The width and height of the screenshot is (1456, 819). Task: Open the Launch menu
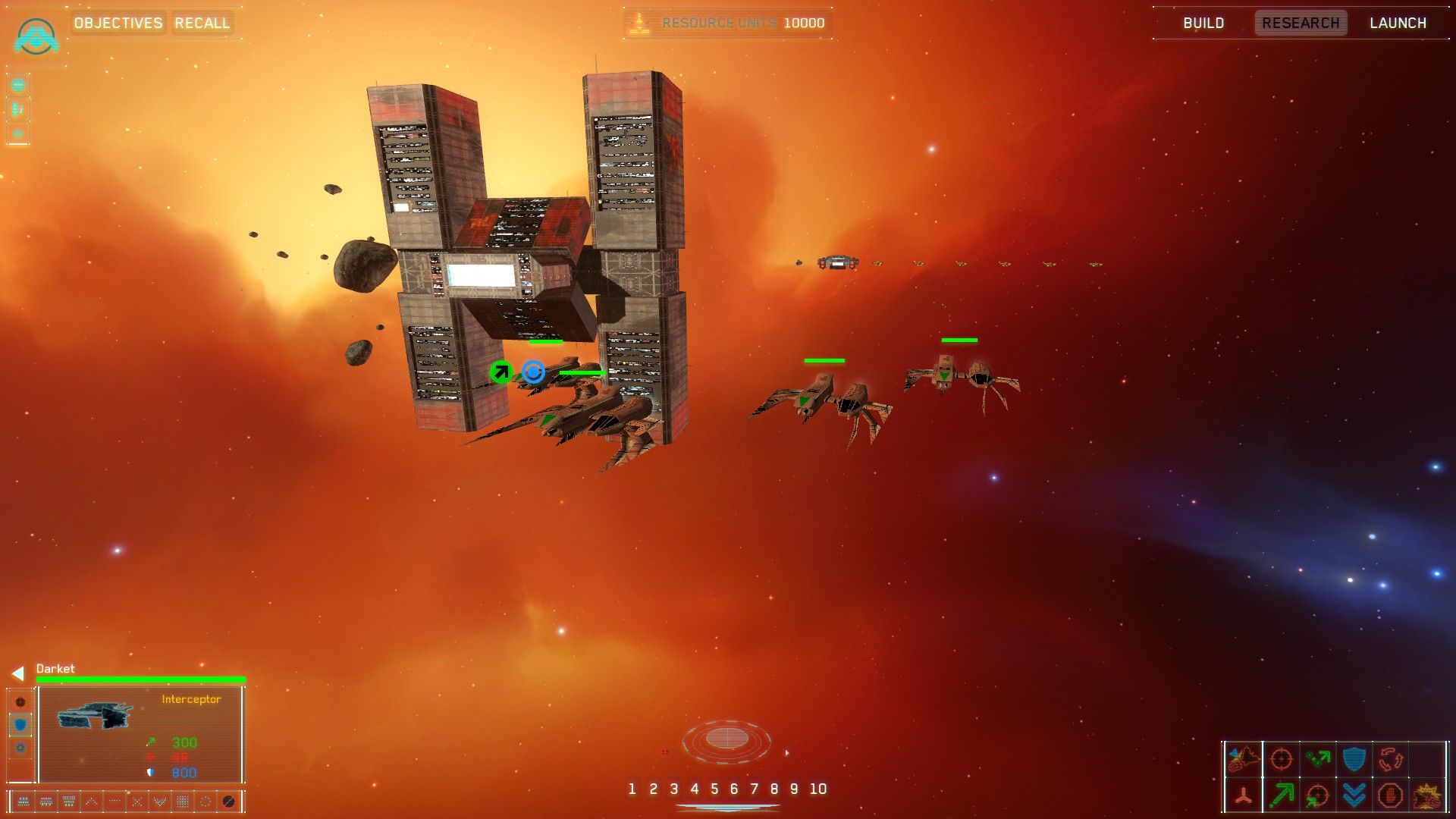[x=1398, y=23]
